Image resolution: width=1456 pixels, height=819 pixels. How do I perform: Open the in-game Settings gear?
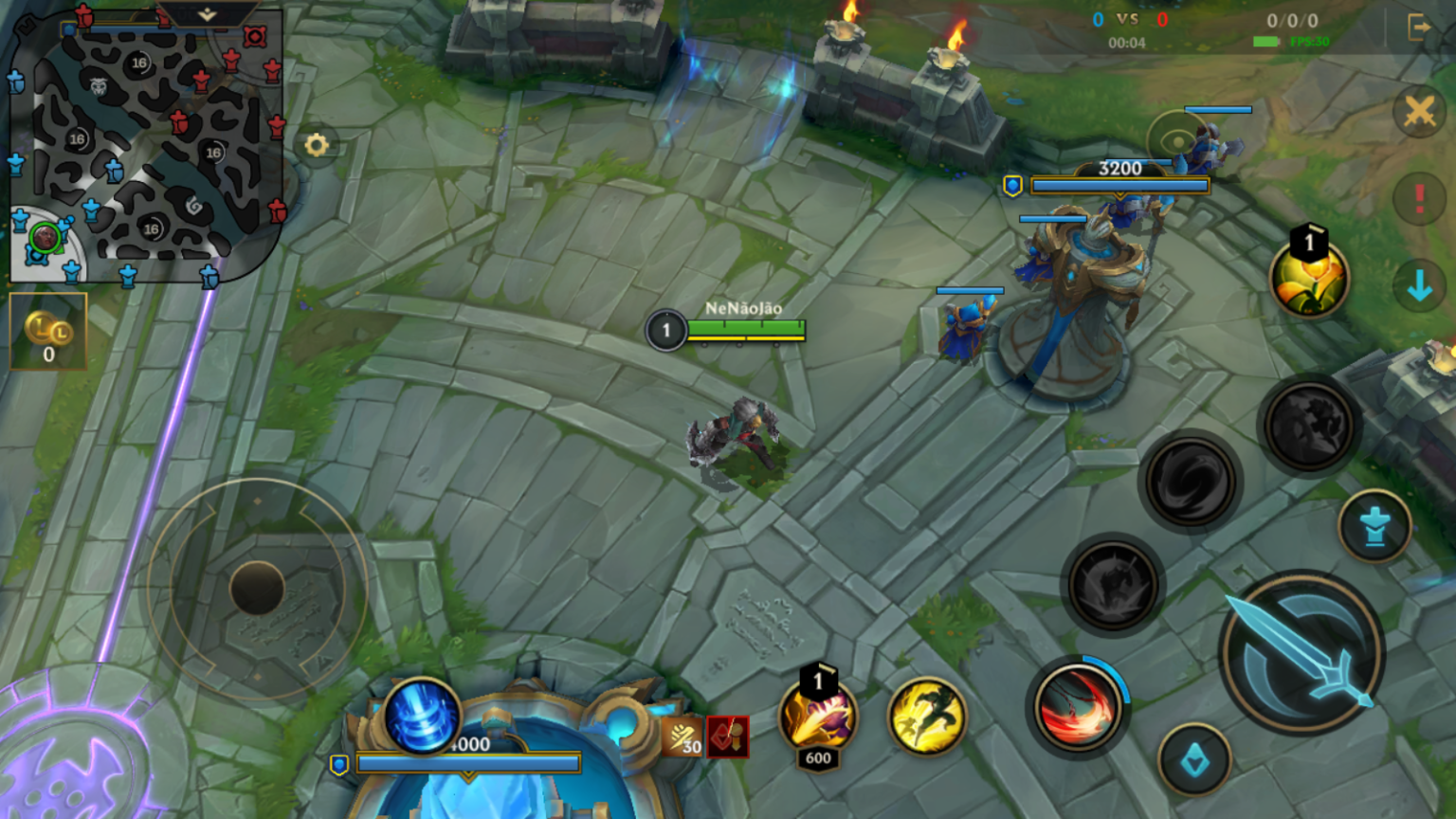click(x=317, y=145)
